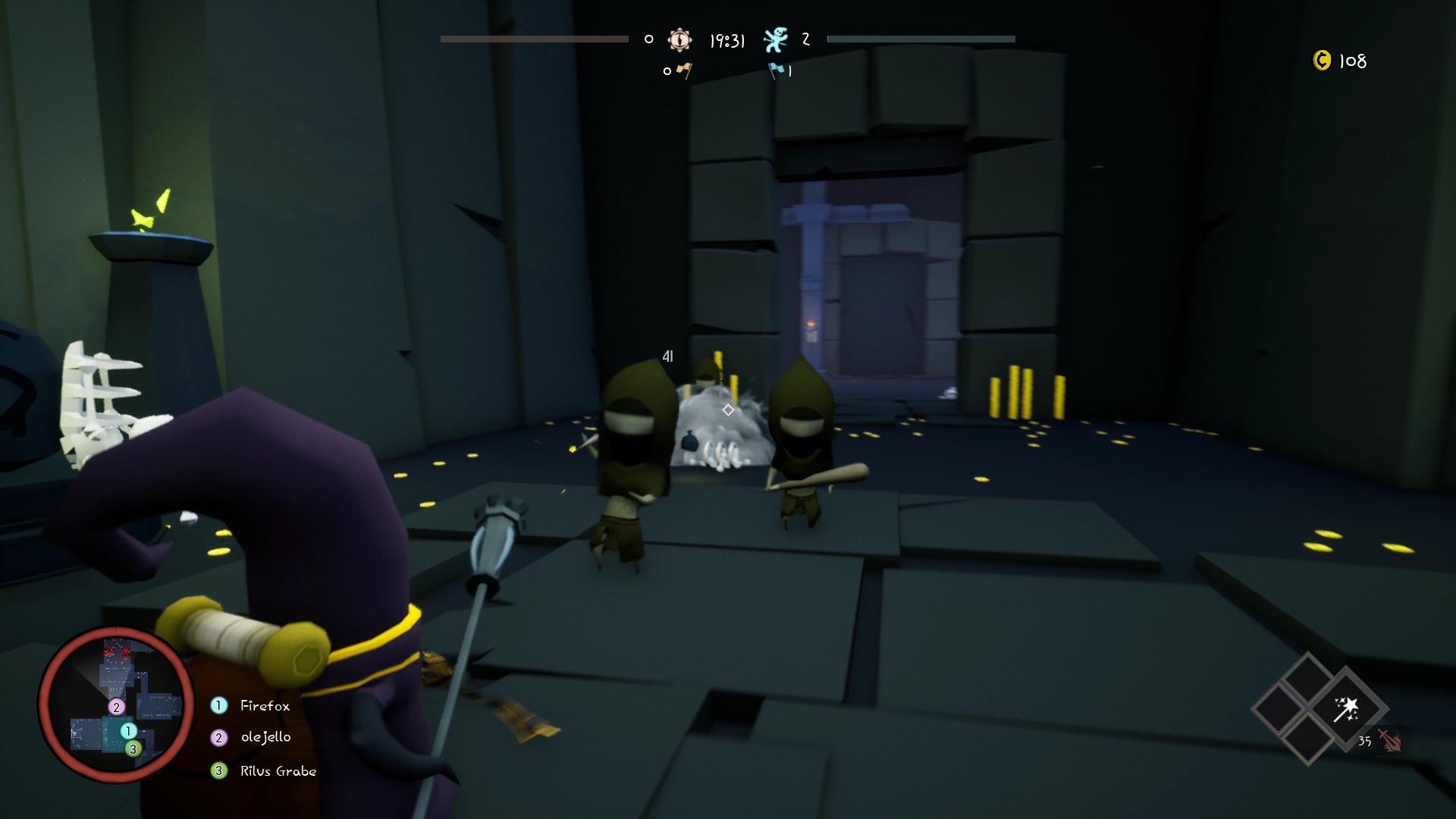Click the white crosshair diamond at screen center

[x=728, y=409]
